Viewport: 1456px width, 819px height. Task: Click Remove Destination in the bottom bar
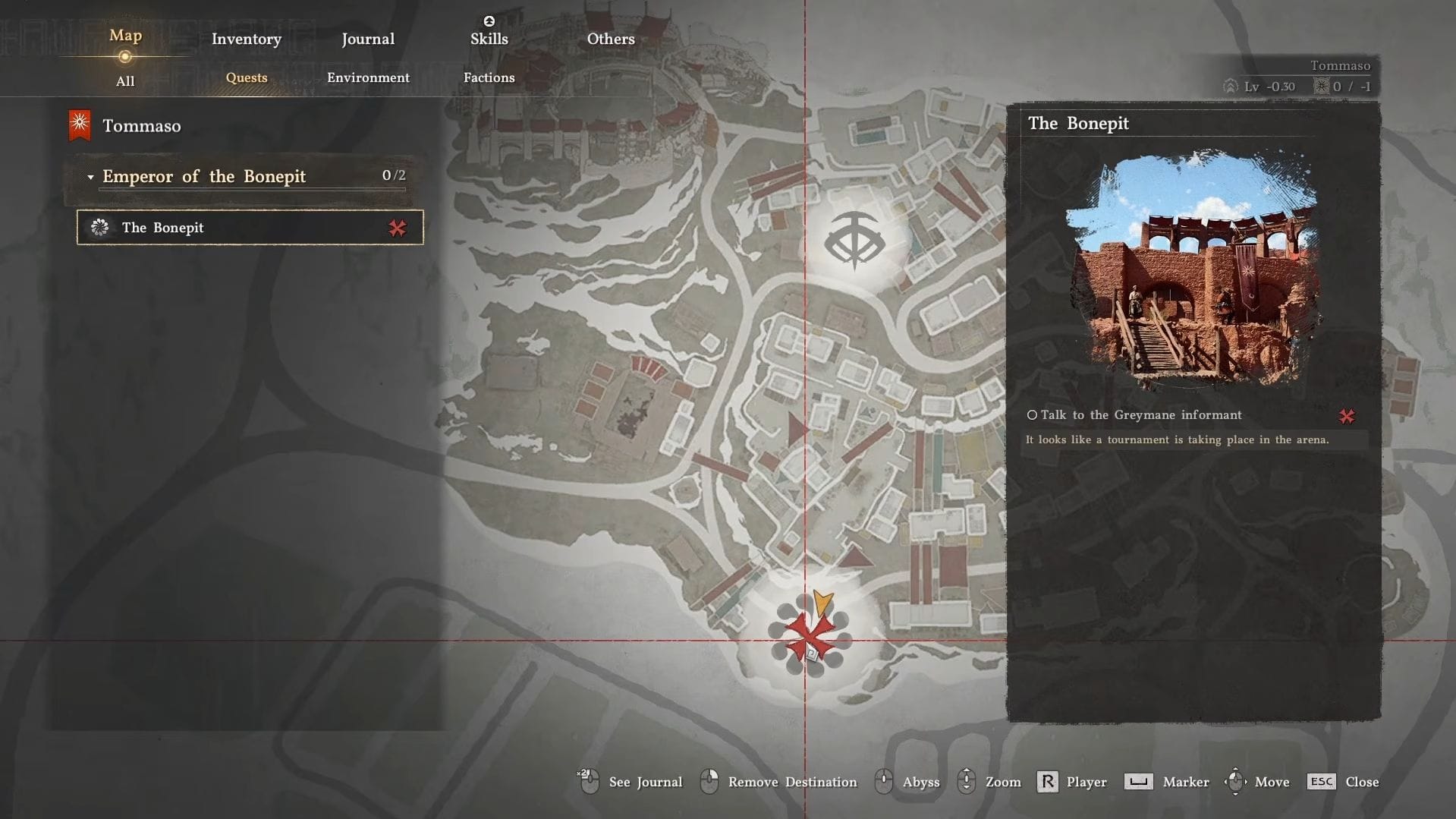pyautogui.click(x=791, y=781)
